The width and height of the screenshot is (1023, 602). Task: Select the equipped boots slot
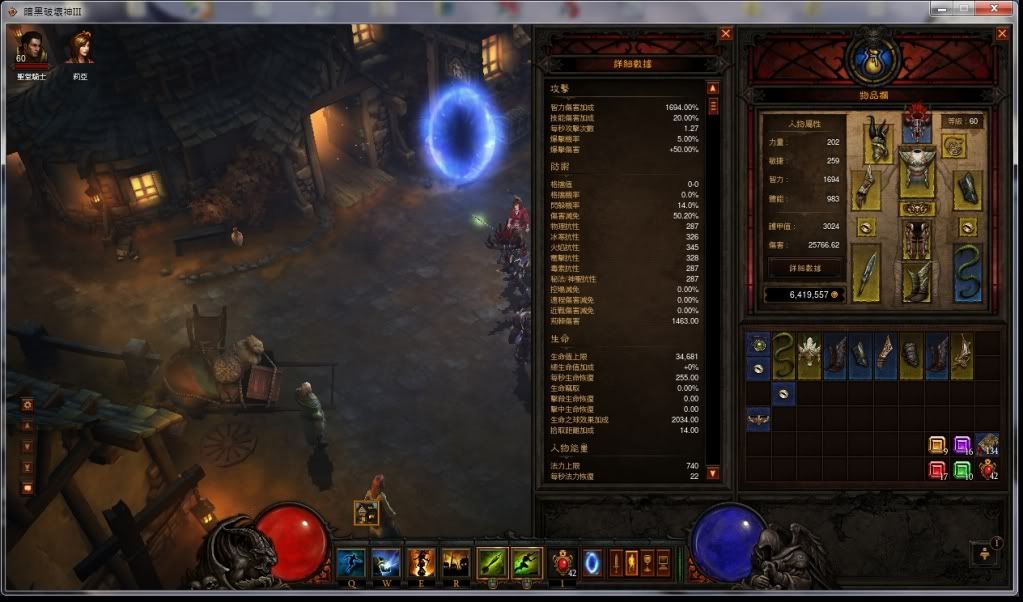(x=916, y=282)
